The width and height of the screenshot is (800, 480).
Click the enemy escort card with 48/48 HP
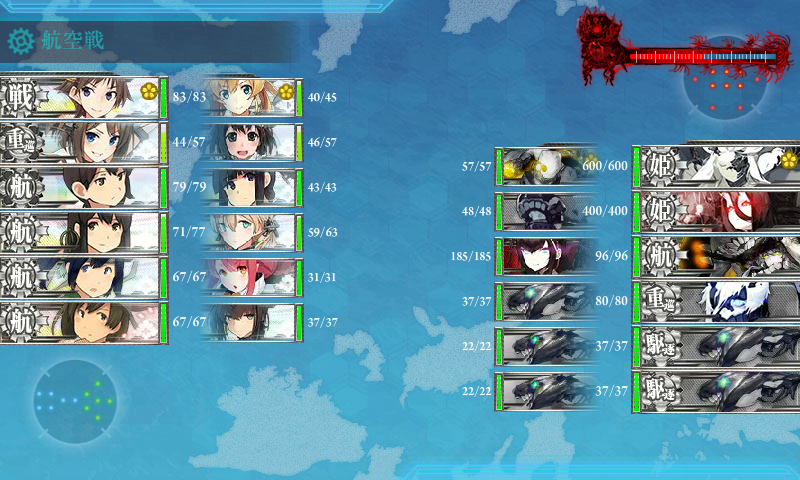pyautogui.click(x=545, y=210)
